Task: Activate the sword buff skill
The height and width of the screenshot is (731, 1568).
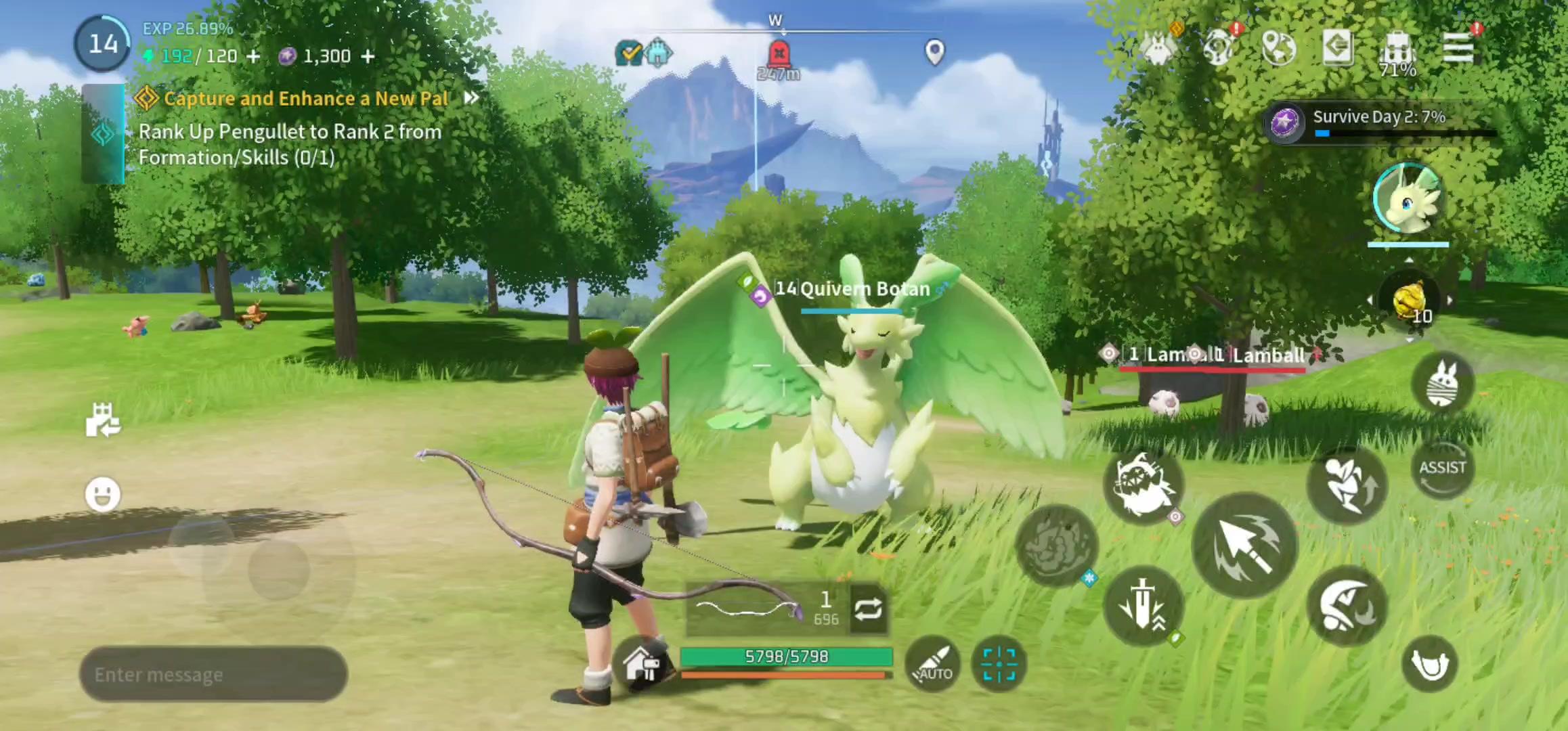Action: 1144,604
